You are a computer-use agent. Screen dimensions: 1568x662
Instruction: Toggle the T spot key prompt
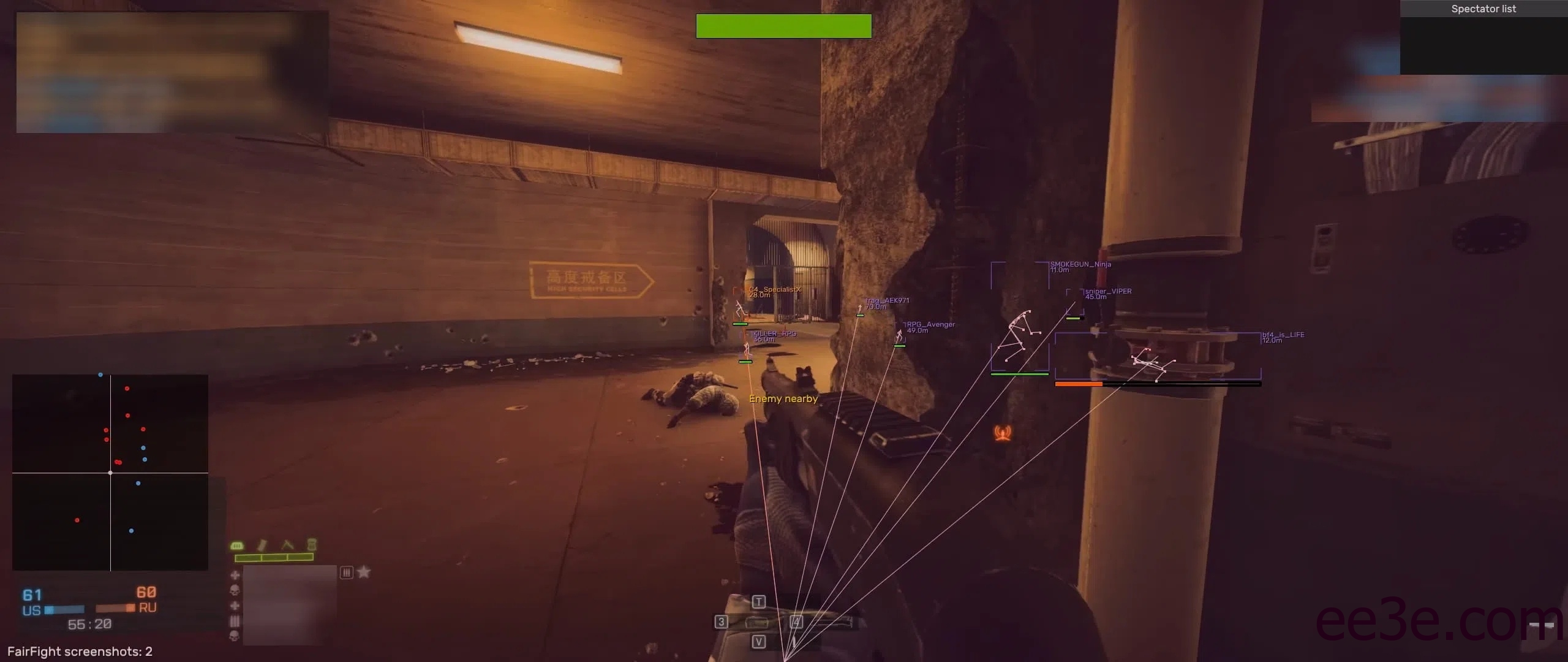tap(758, 601)
